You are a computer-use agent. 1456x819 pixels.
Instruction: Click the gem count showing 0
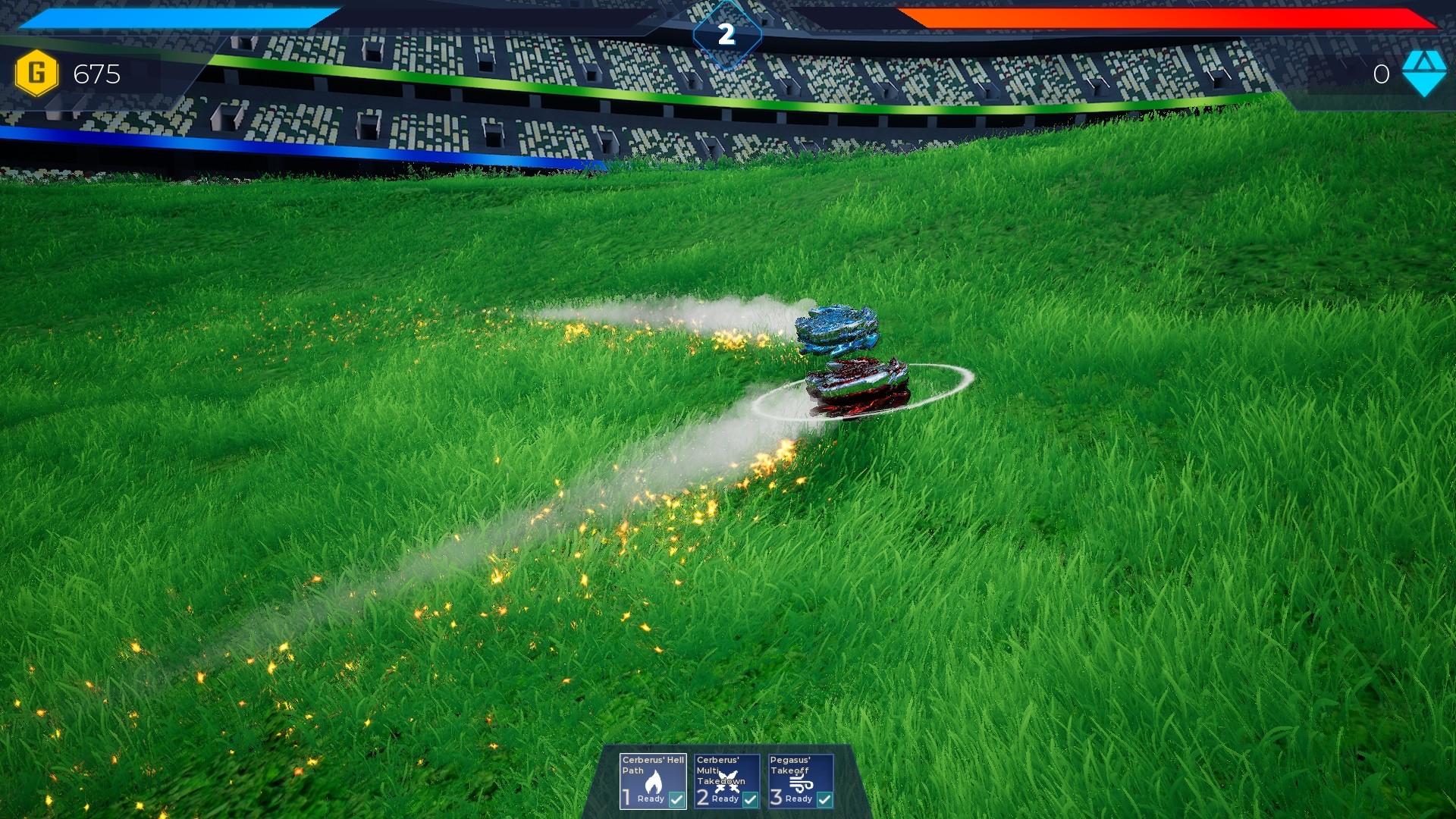click(1381, 75)
